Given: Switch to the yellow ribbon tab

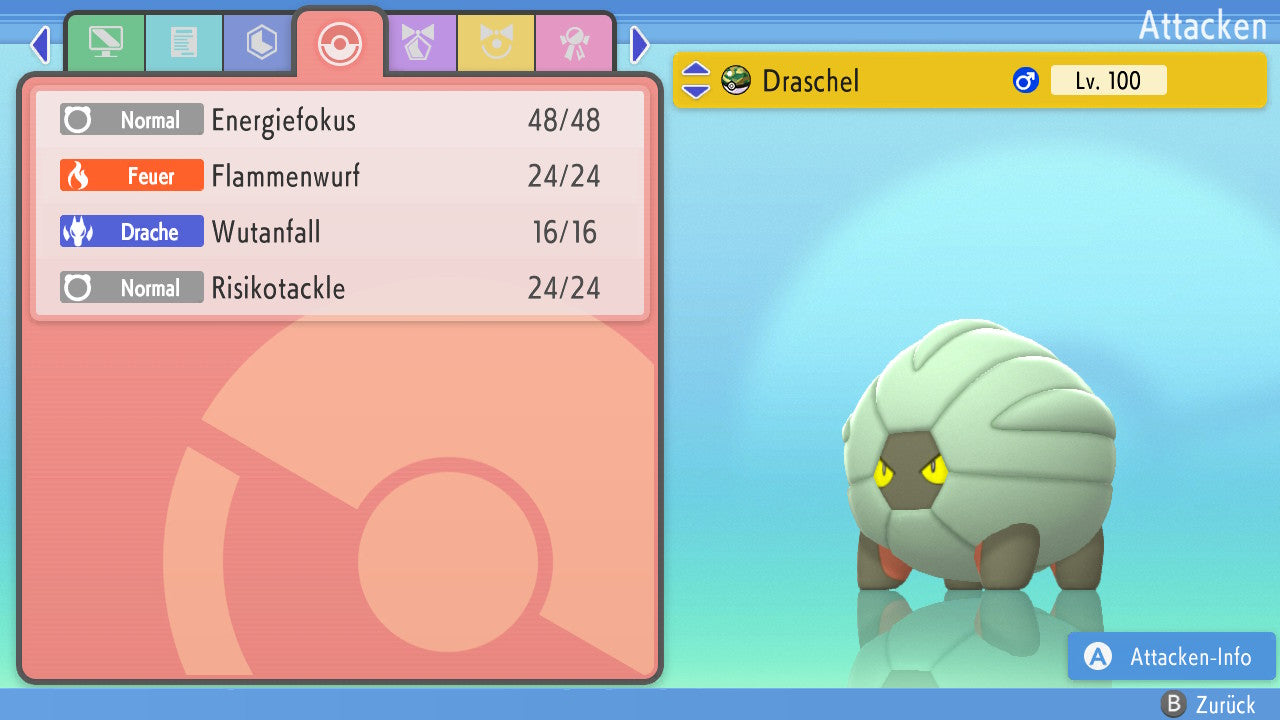Looking at the screenshot, I should pyautogui.click(x=496, y=43).
